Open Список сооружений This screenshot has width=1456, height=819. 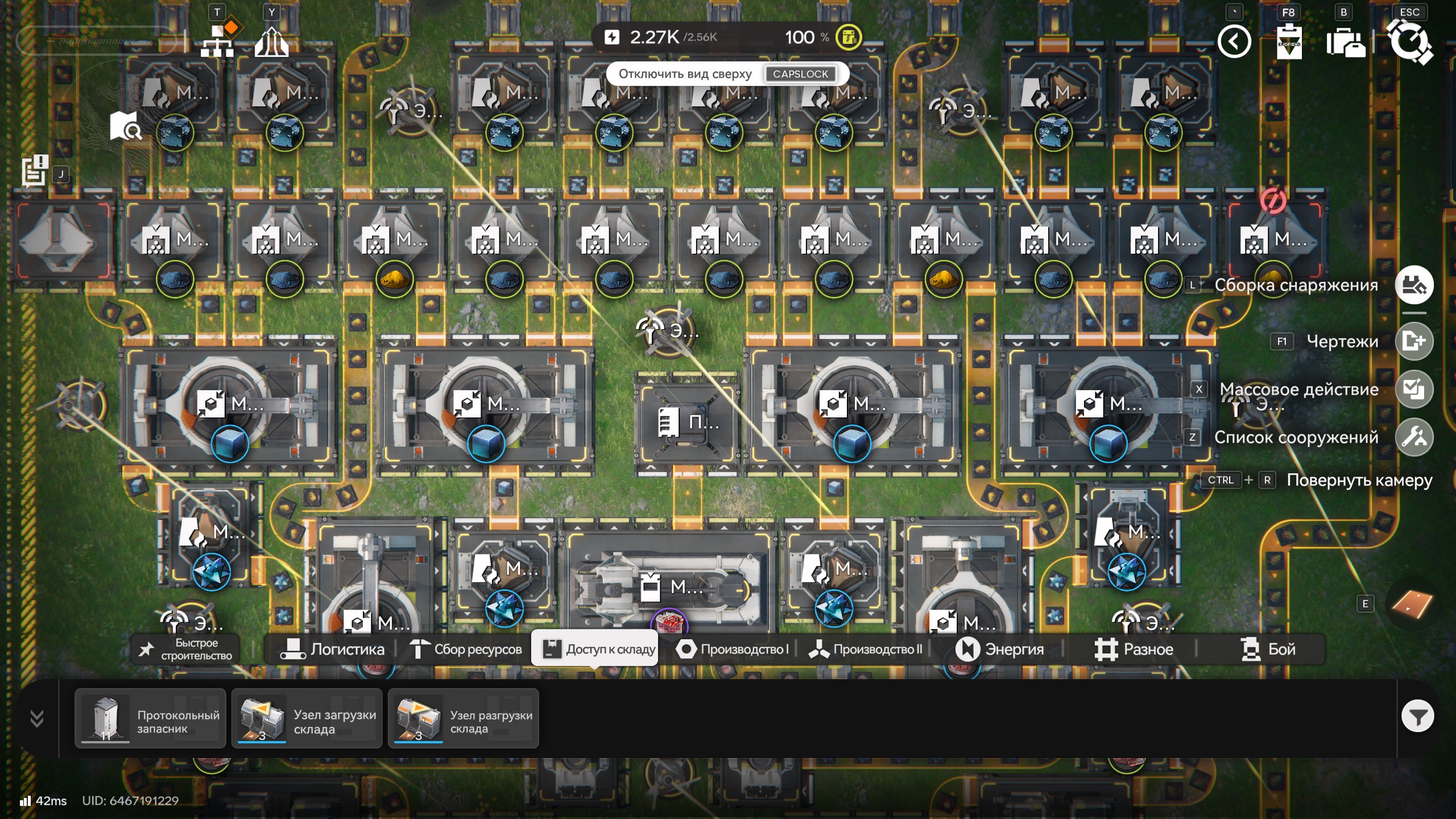(1414, 437)
